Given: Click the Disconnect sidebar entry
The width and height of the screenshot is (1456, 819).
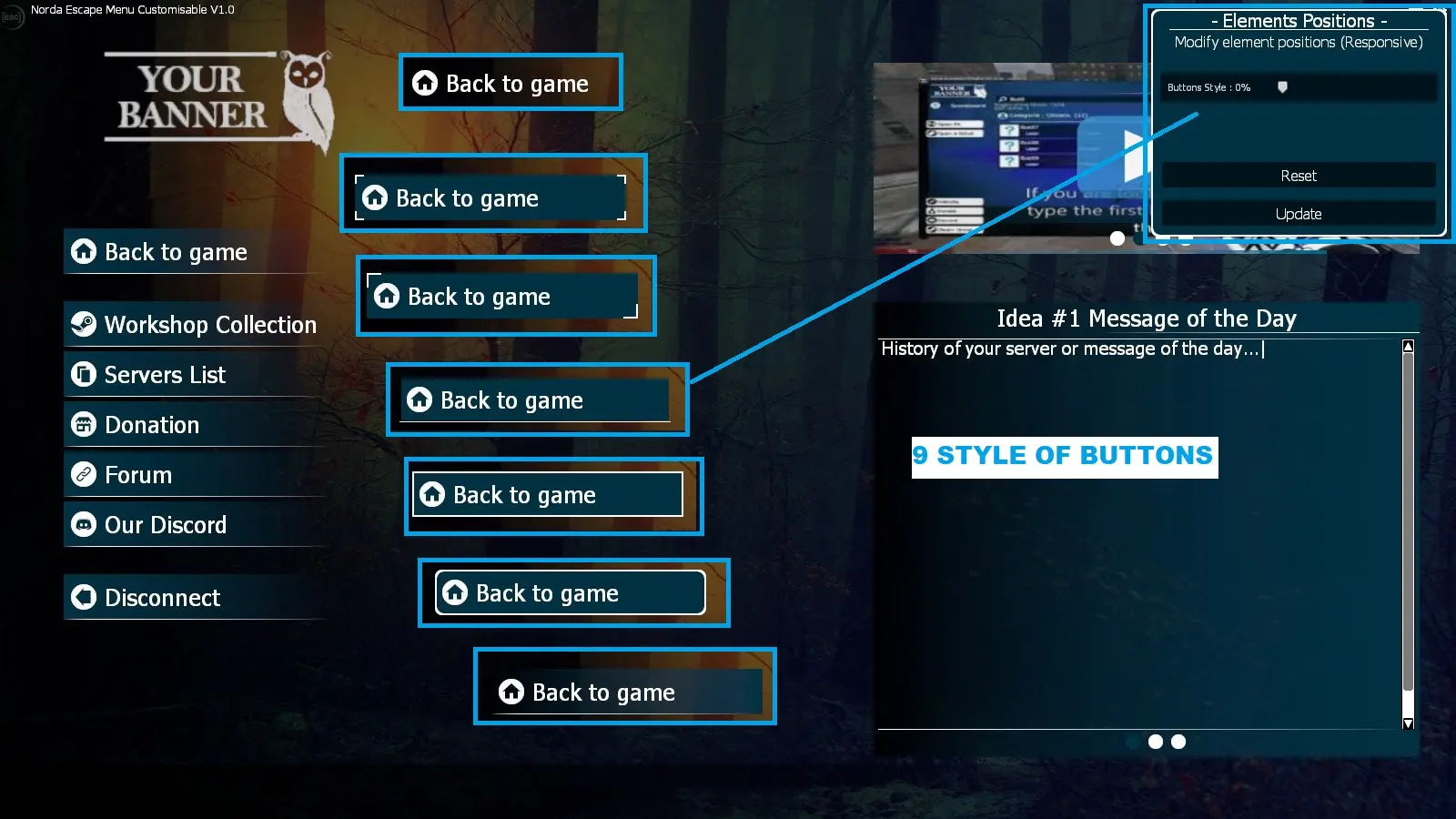Looking at the screenshot, I should tap(162, 598).
